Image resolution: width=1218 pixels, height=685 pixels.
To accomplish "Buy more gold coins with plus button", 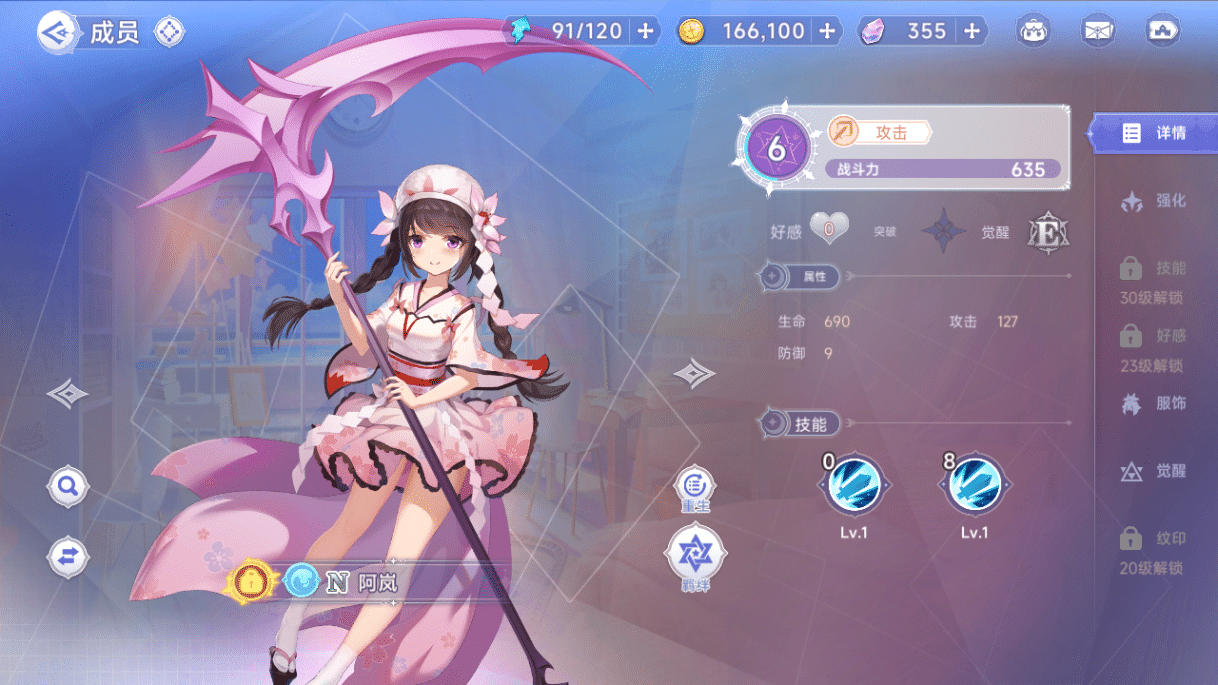I will coord(826,31).
